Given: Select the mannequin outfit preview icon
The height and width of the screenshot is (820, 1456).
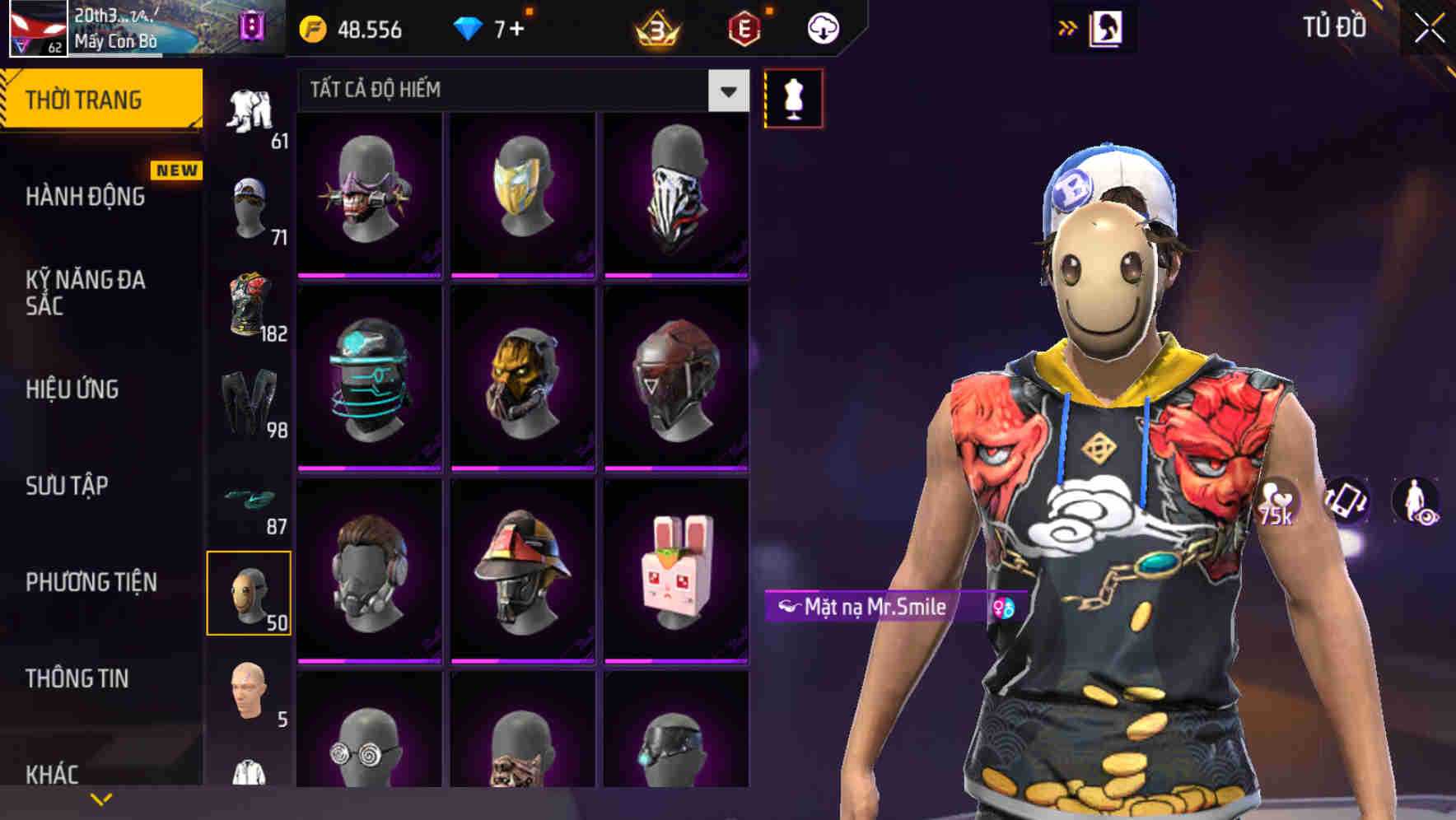Looking at the screenshot, I should pyautogui.click(x=793, y=97).
